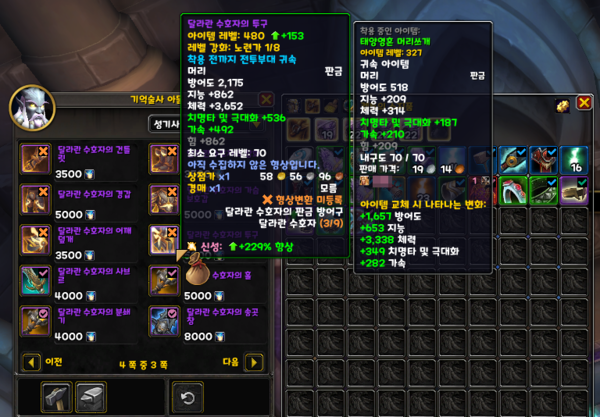Image resolution: width=600 pixels, height=417 pixels.
Task: Open the 성기사 class filter dropdown
Action: (164, 125)
